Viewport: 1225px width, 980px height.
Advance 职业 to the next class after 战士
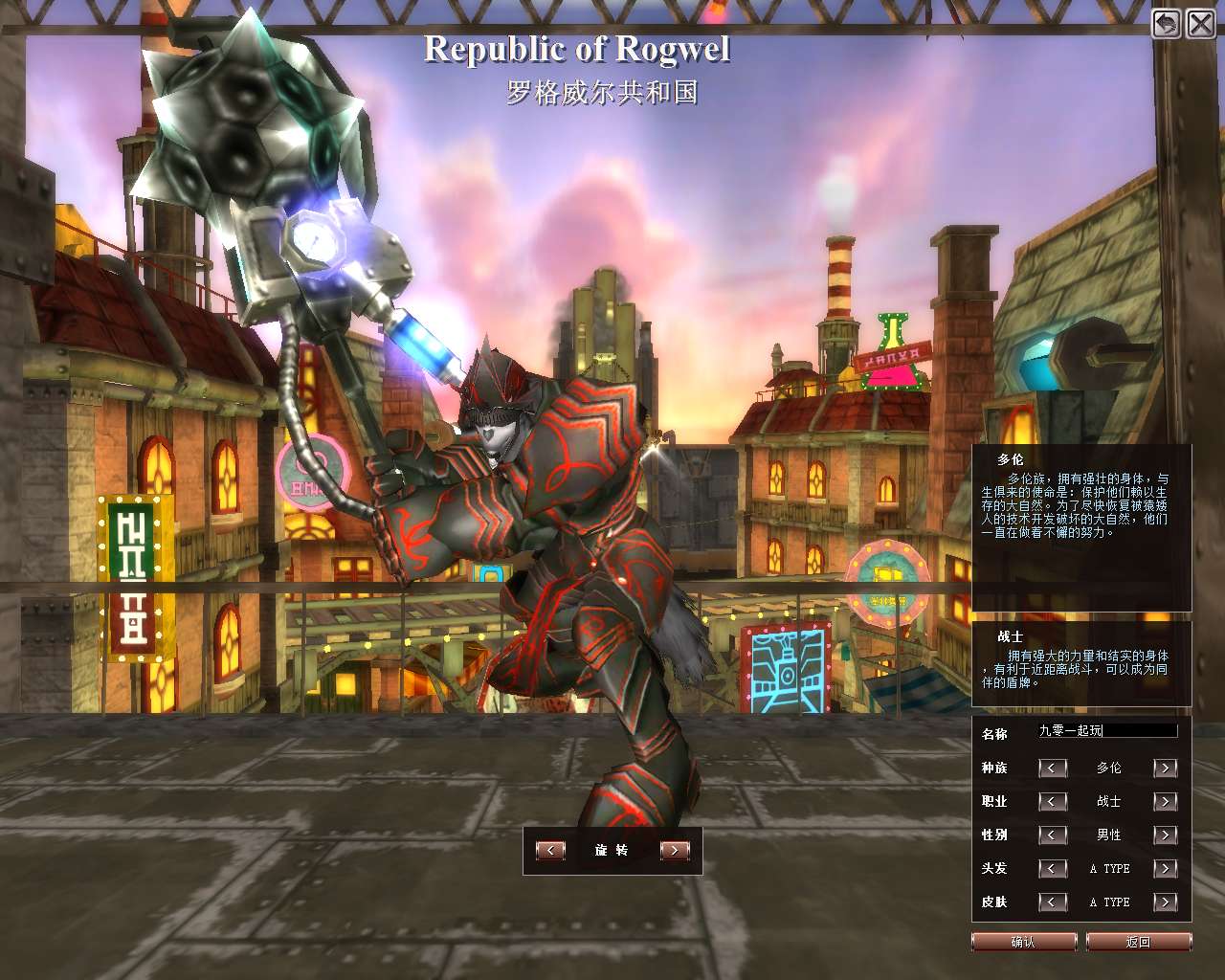[x=1166, y=802]
